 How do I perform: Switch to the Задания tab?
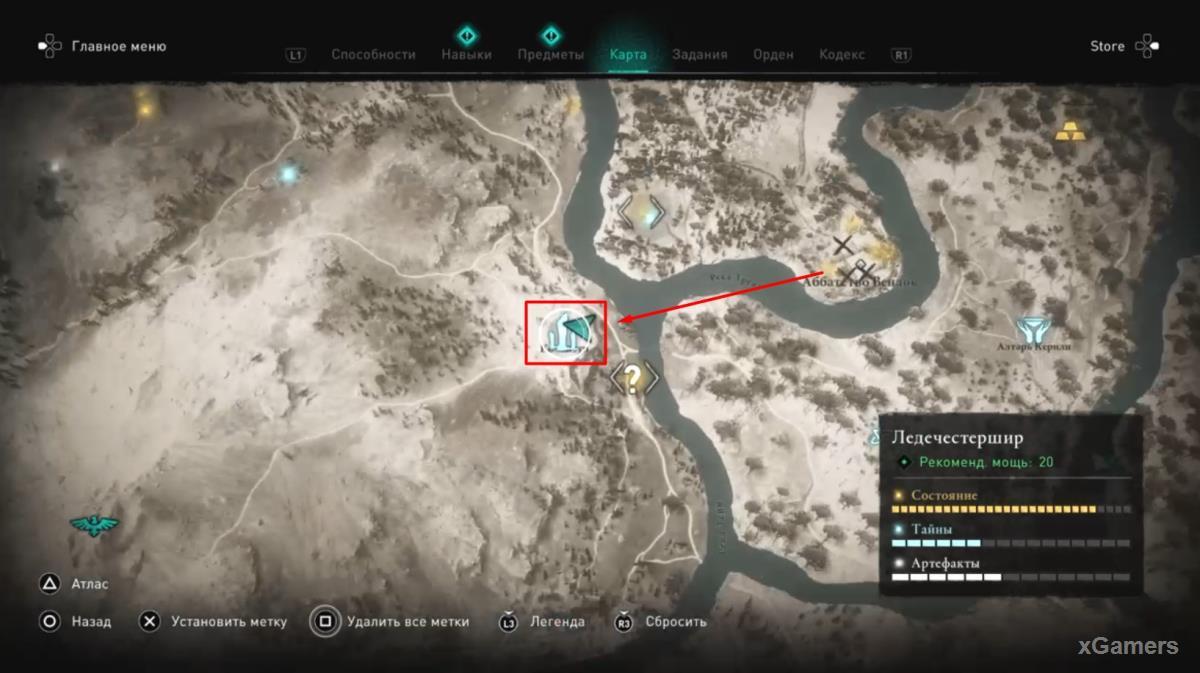pos(699,55)
